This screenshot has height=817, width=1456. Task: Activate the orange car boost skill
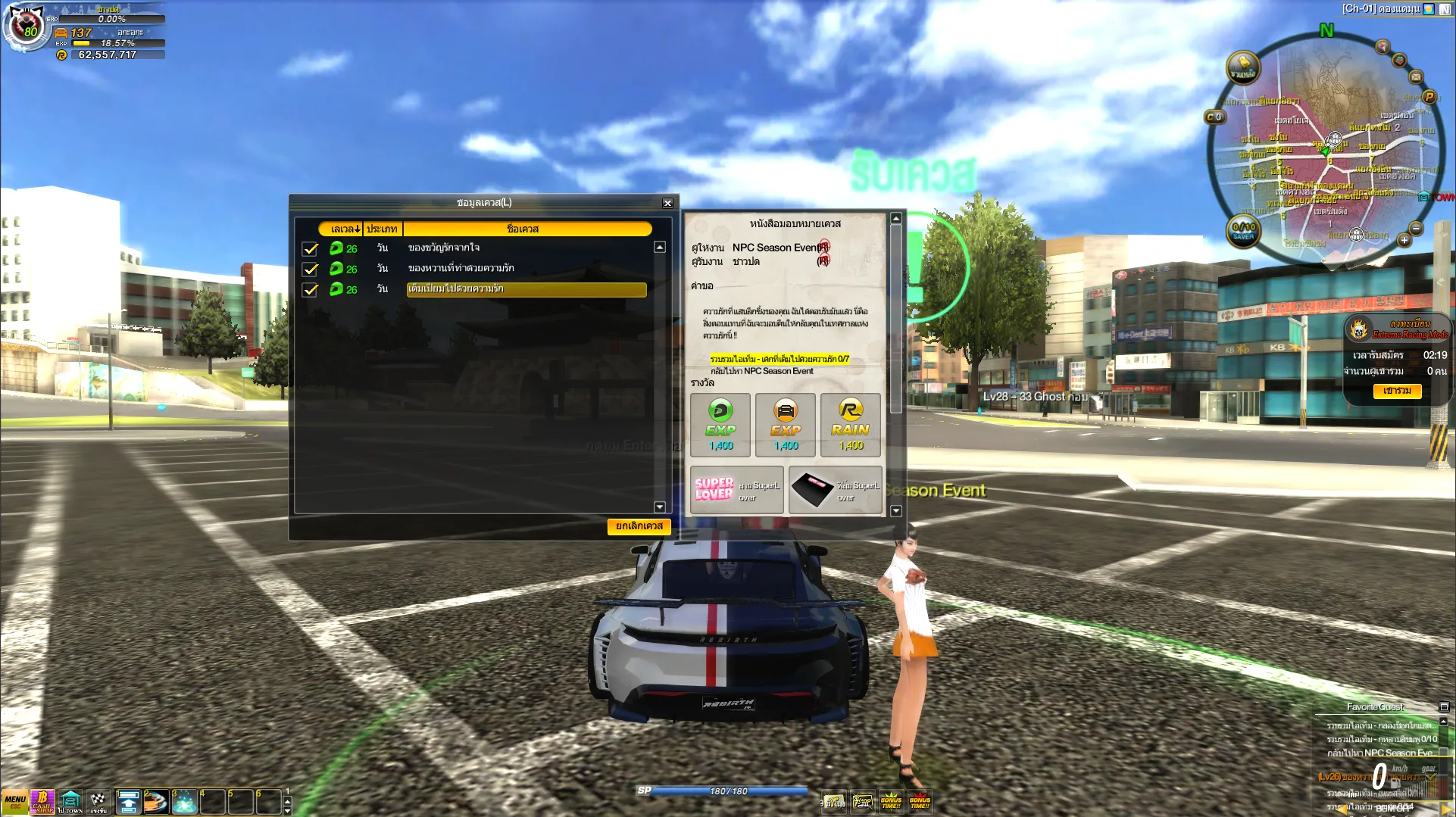pyautogui.click(x=156, y=801)
